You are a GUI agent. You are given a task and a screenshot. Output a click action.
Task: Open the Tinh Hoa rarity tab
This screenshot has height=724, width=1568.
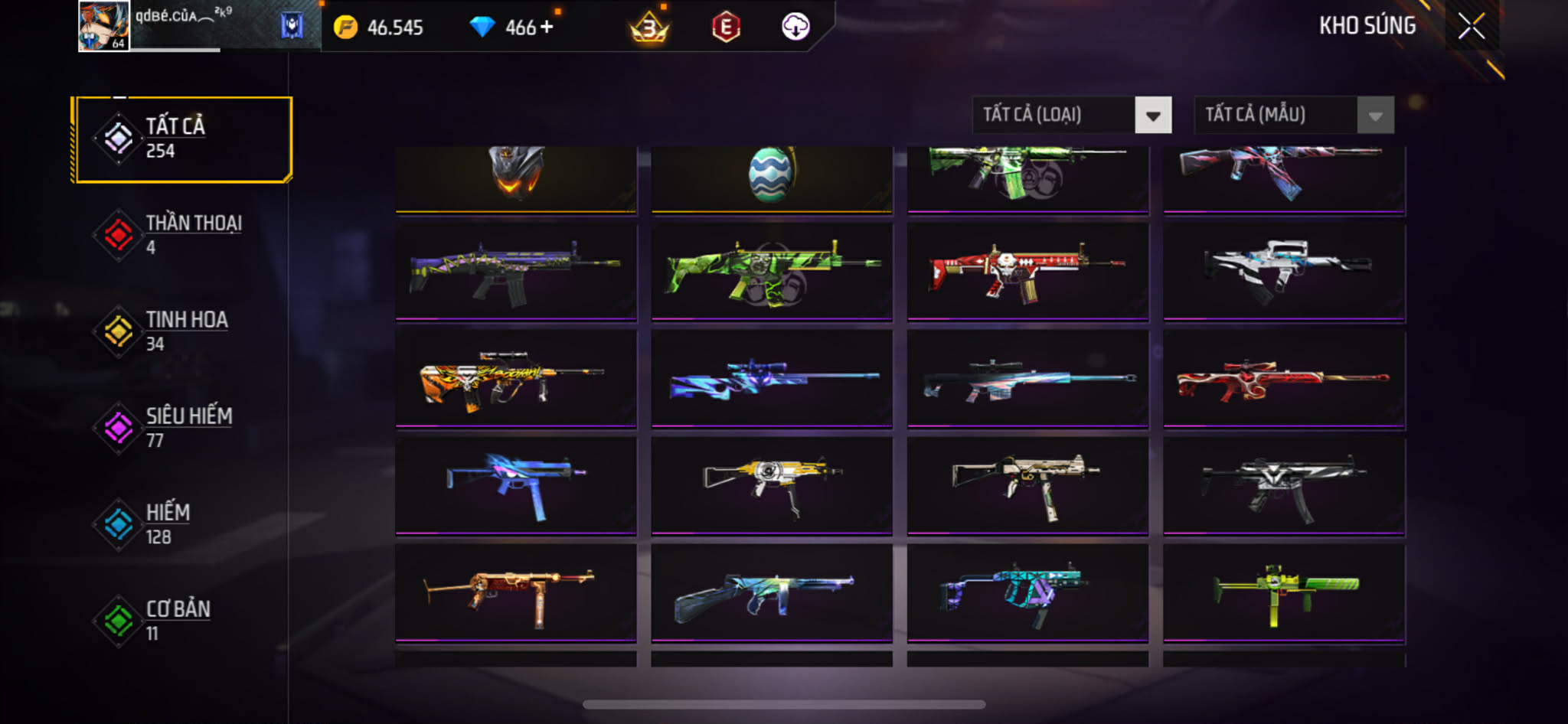coord(182,331)
